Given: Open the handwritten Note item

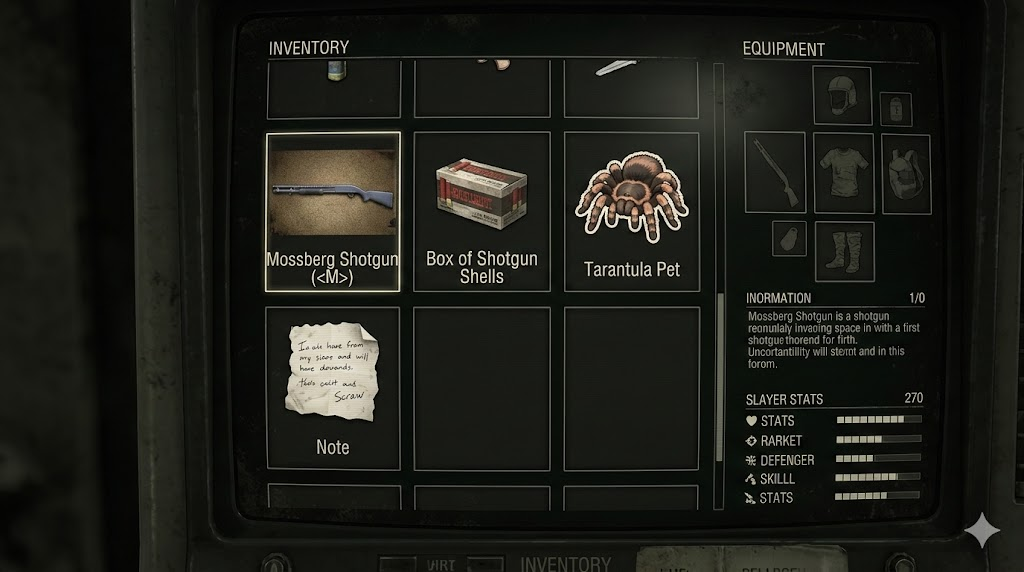Looking at the screenshot, I should (333, 388).
